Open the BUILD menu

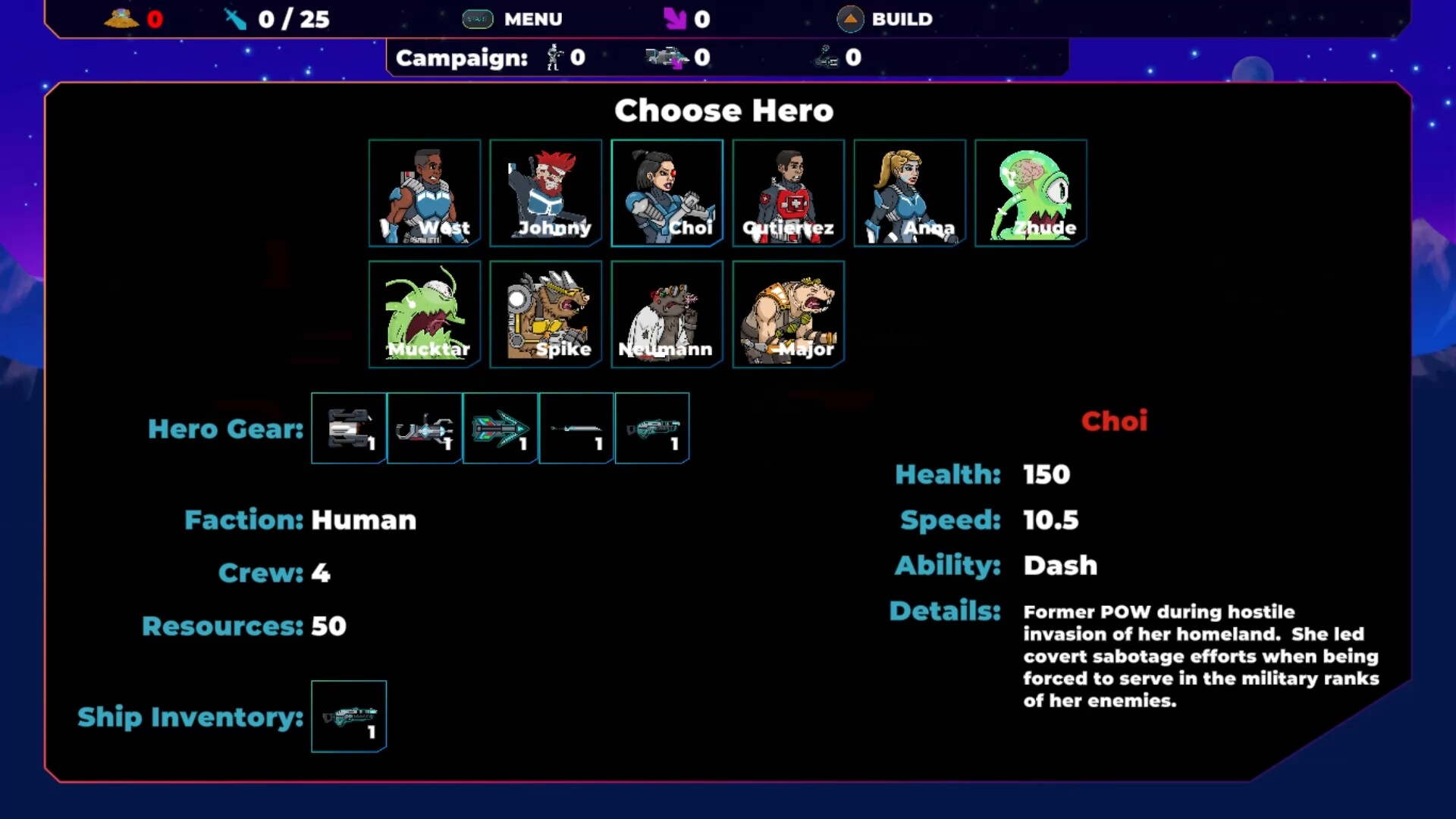tap(902, 19)
